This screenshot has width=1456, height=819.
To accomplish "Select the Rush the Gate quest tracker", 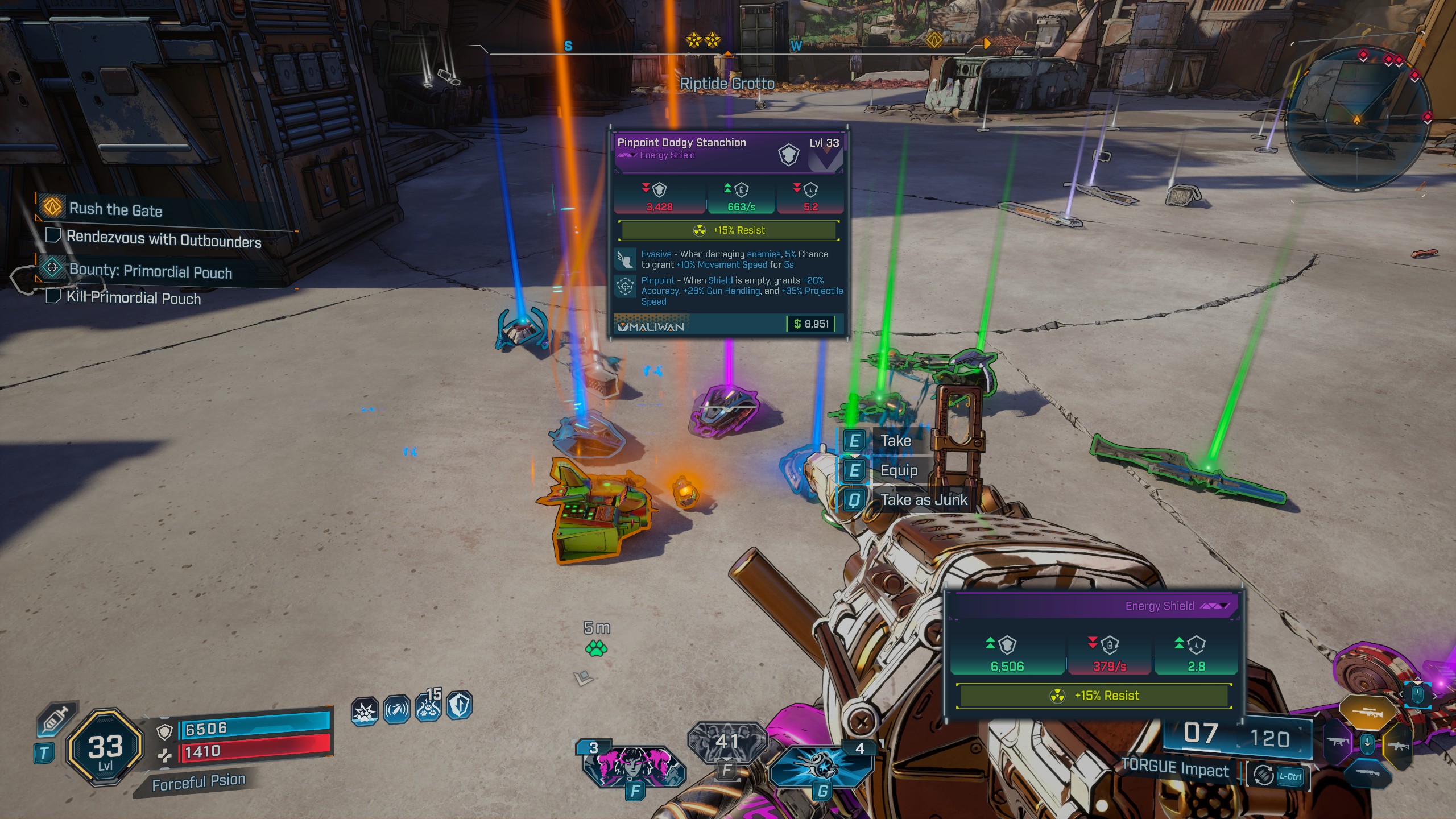I will (x=115, y=209).
